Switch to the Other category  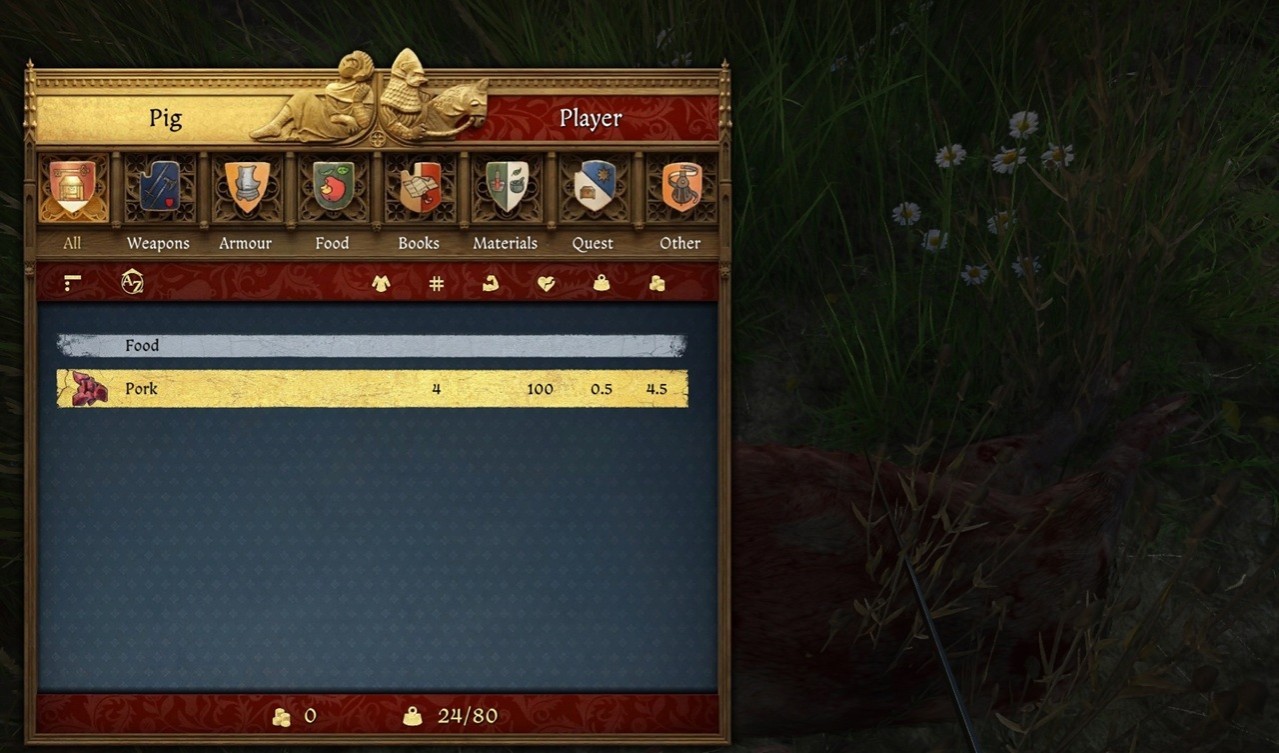(680, 188)
